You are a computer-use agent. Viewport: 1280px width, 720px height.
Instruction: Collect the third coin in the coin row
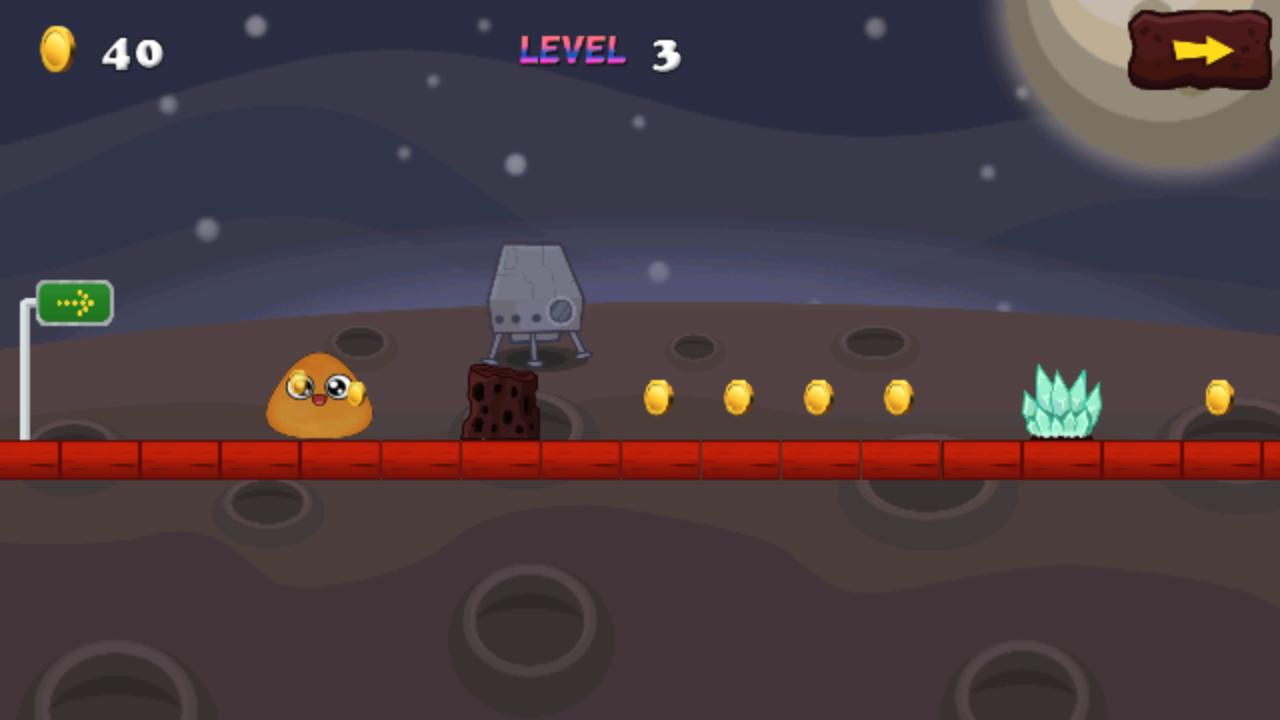pyautogui.click(x=817, y=395)
